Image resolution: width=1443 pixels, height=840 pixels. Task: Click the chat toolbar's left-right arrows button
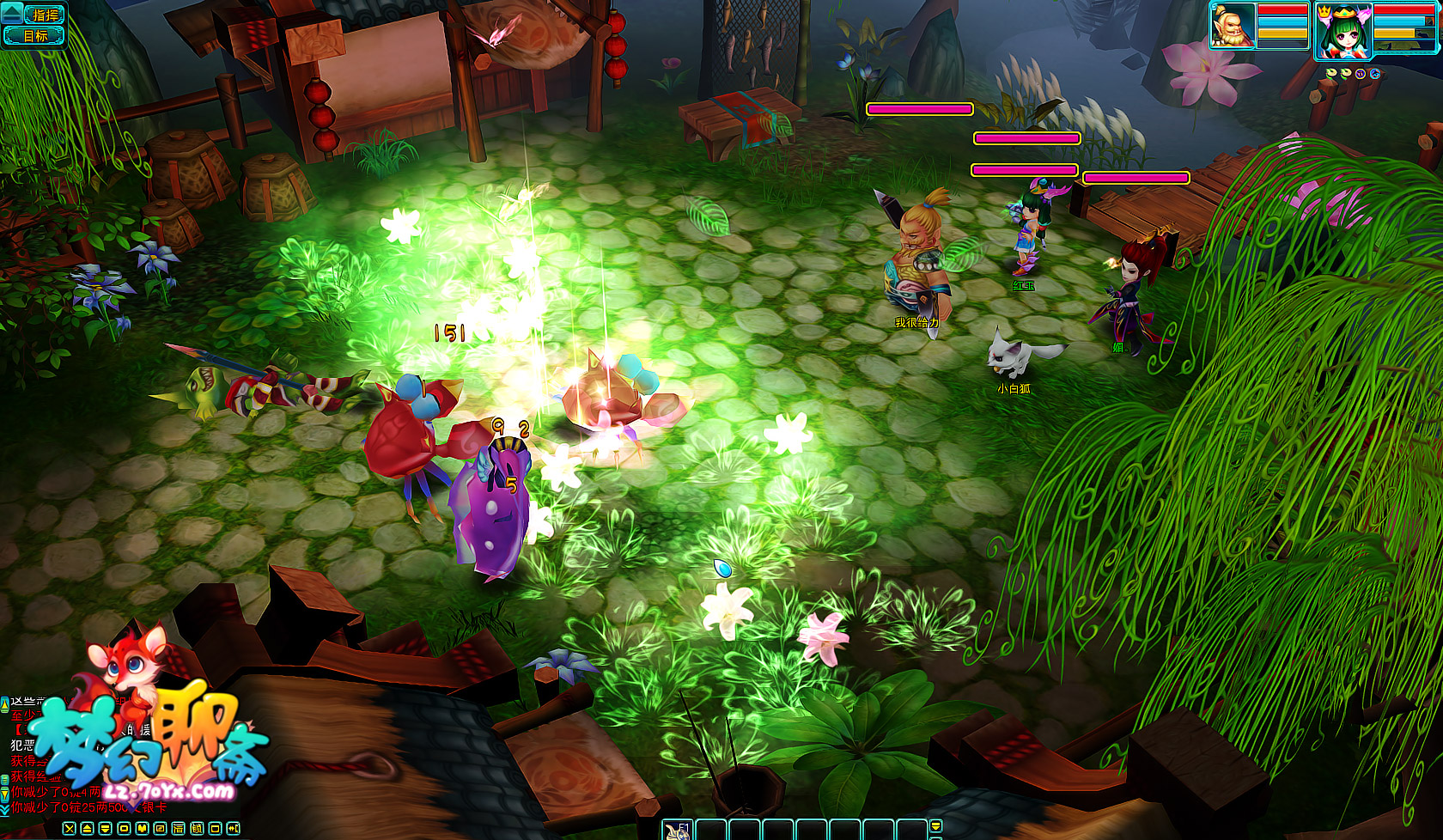[x=233, y=829]
